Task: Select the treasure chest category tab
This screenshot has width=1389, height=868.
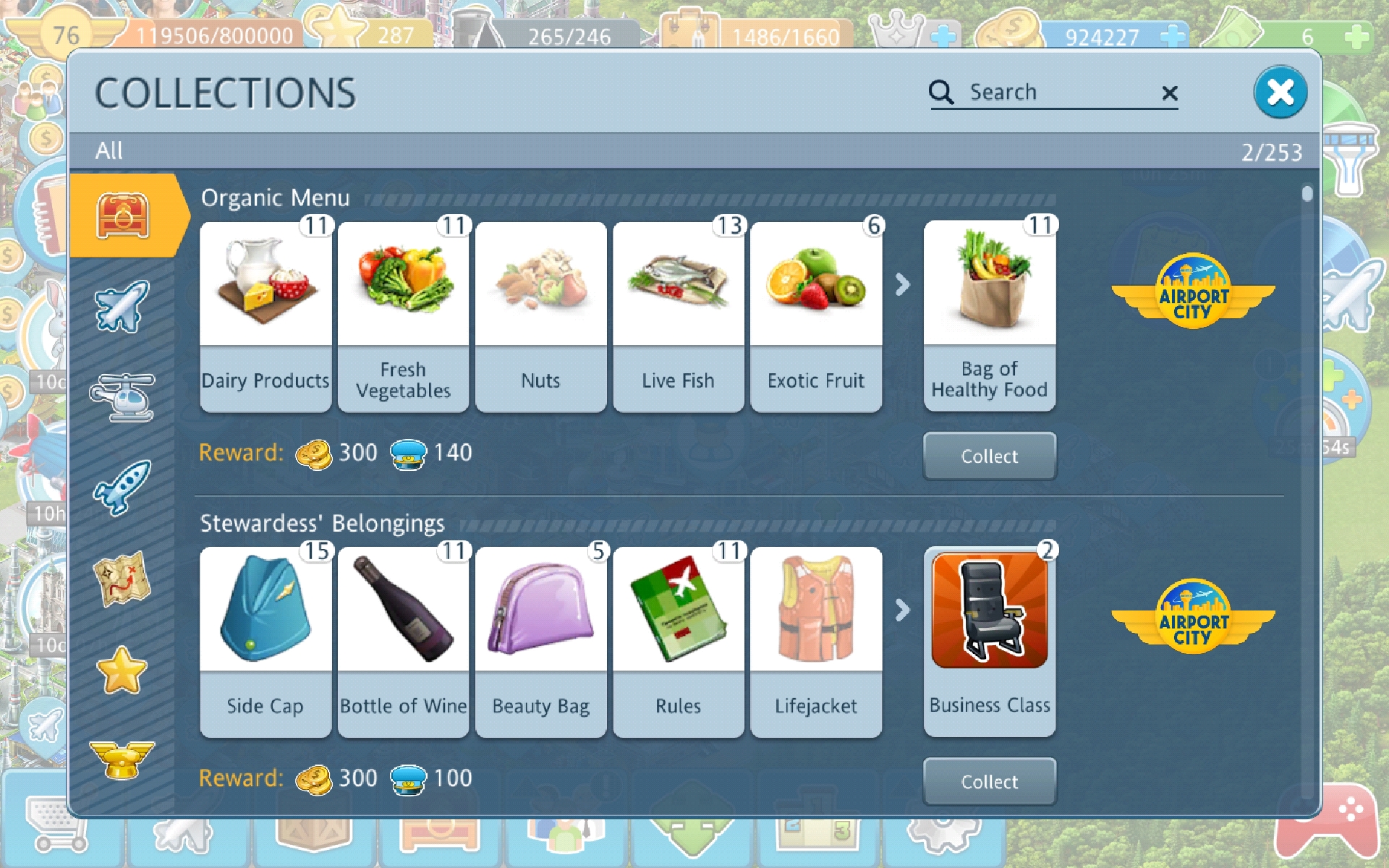Action: 122,216
